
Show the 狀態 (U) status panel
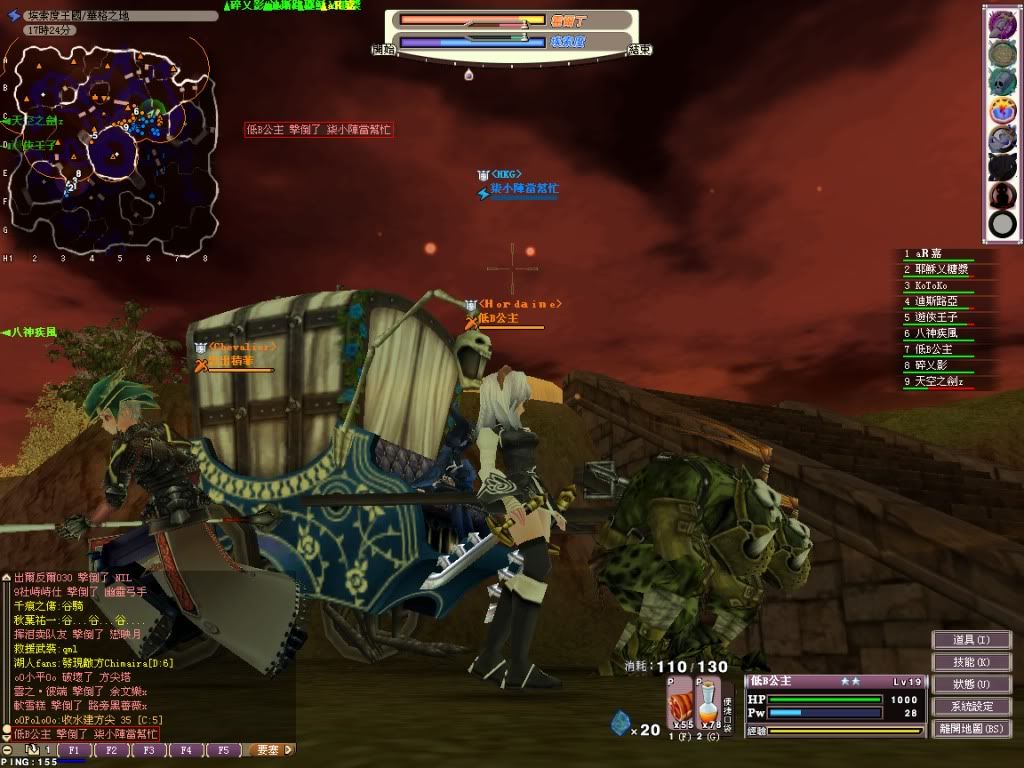pyautogui.click(x=971, y=684)
